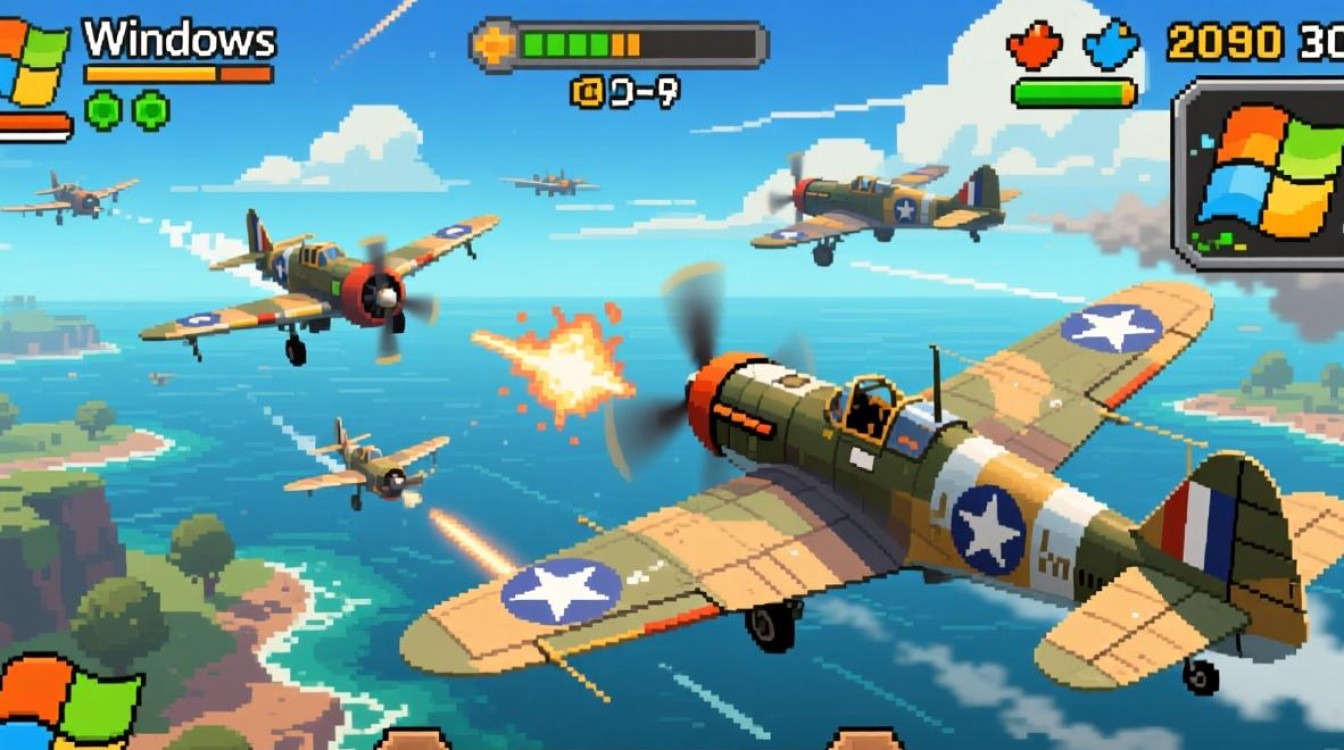Open the framed Windows logo panel

[1264, 176]
